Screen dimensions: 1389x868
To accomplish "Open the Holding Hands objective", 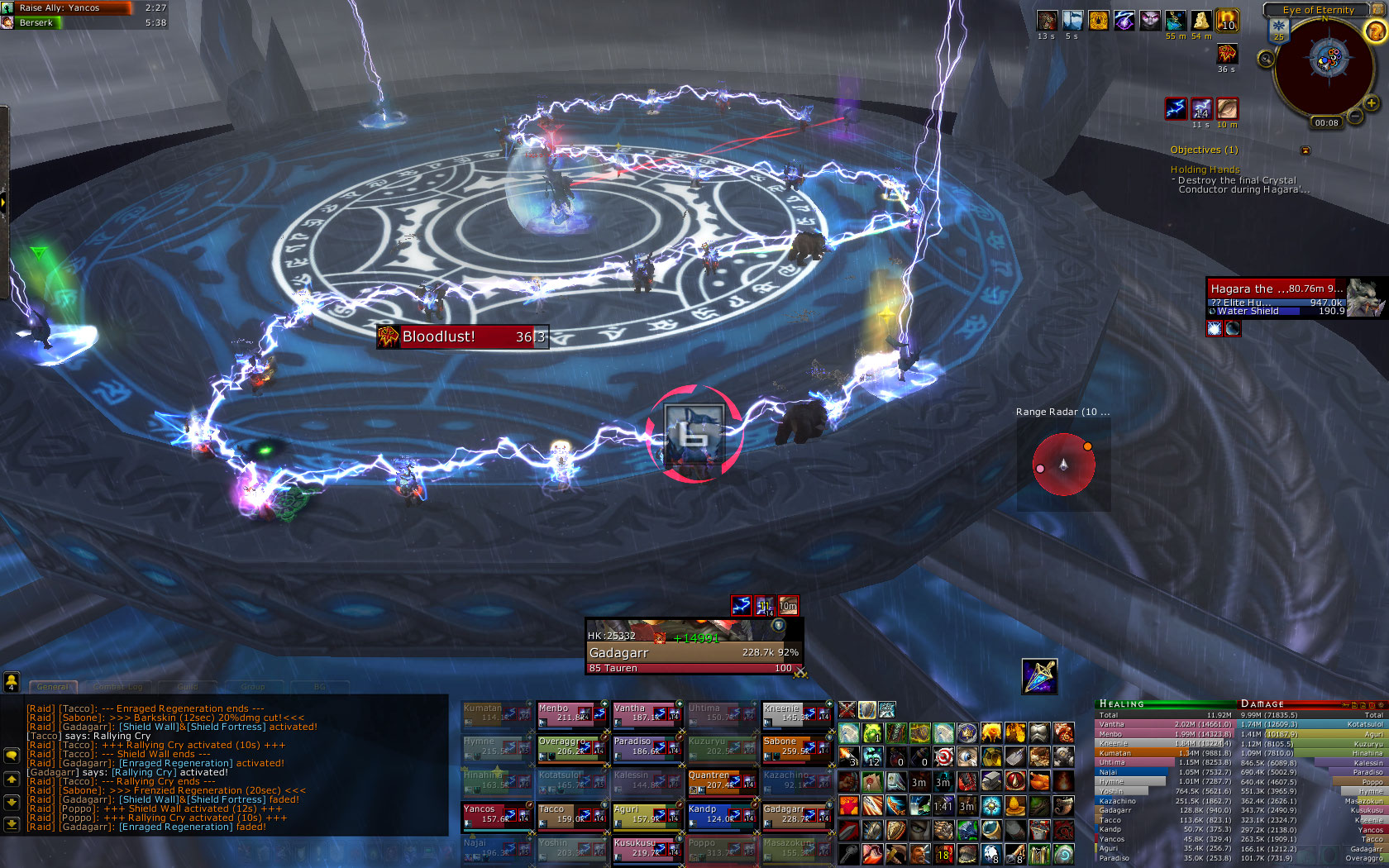I will (1205, 169).
